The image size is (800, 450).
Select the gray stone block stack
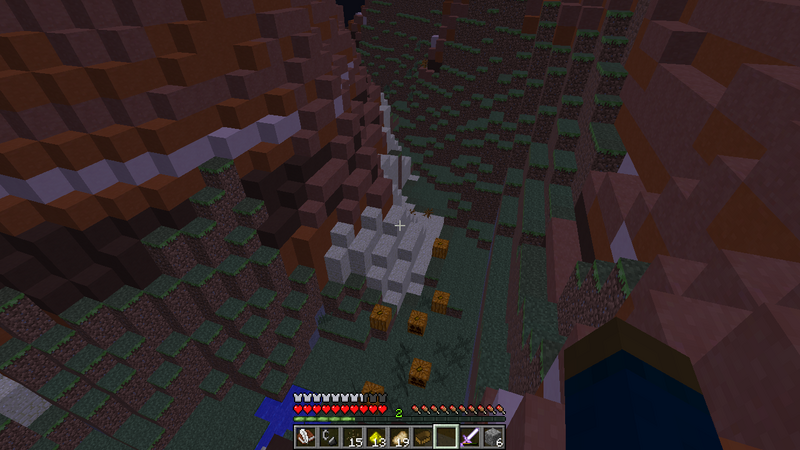[494, 437]
